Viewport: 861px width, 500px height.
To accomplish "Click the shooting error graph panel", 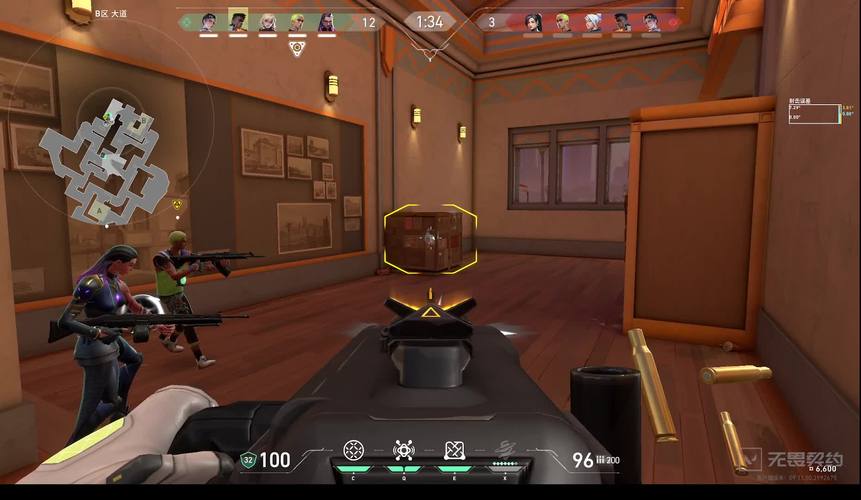I will [x=836, y=113].
